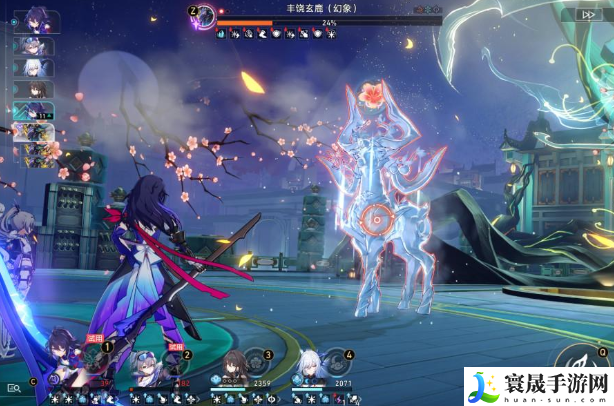Select the boss portrait beside the health bar
Viewport: 614px width, 406px height.
[x=205, y=15]
